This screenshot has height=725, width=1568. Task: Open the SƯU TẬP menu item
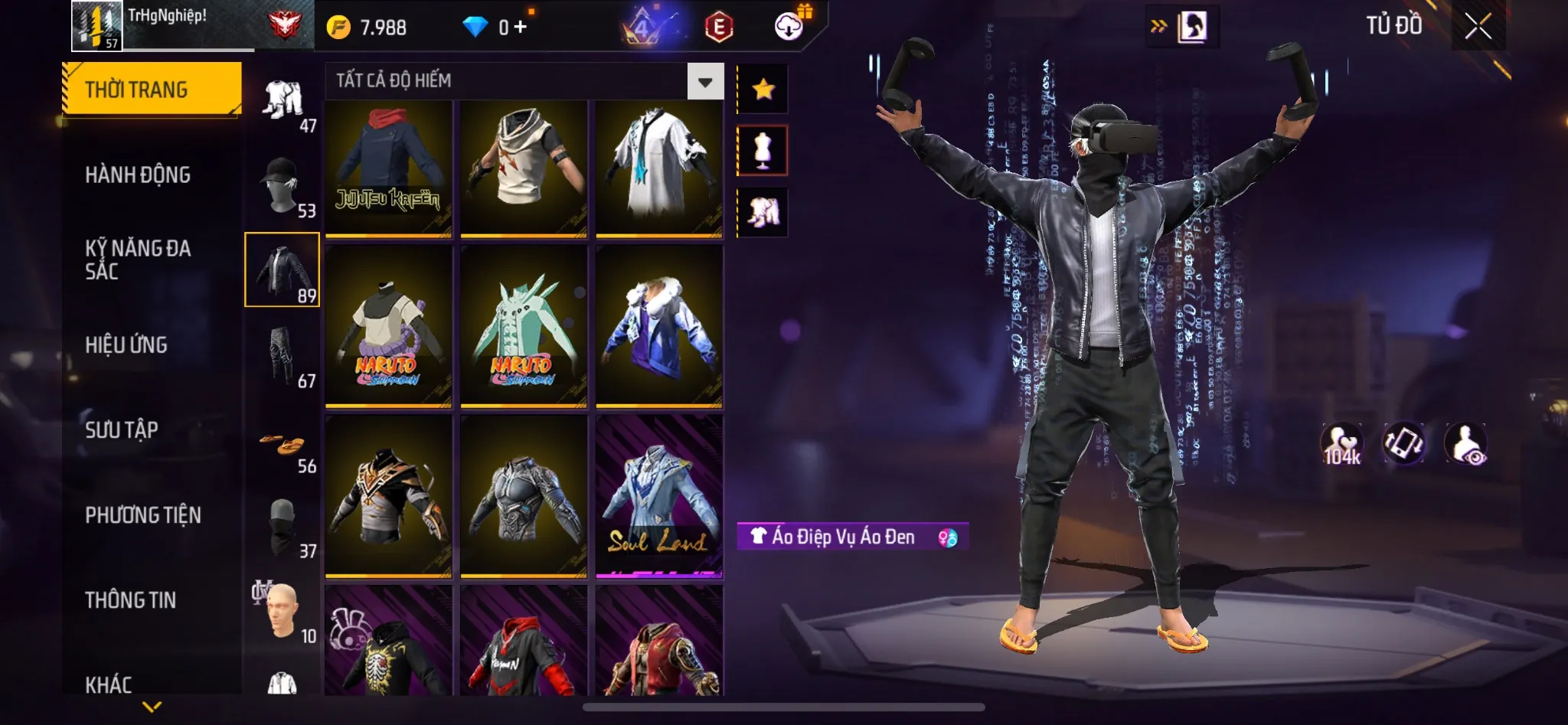point(121,430)
